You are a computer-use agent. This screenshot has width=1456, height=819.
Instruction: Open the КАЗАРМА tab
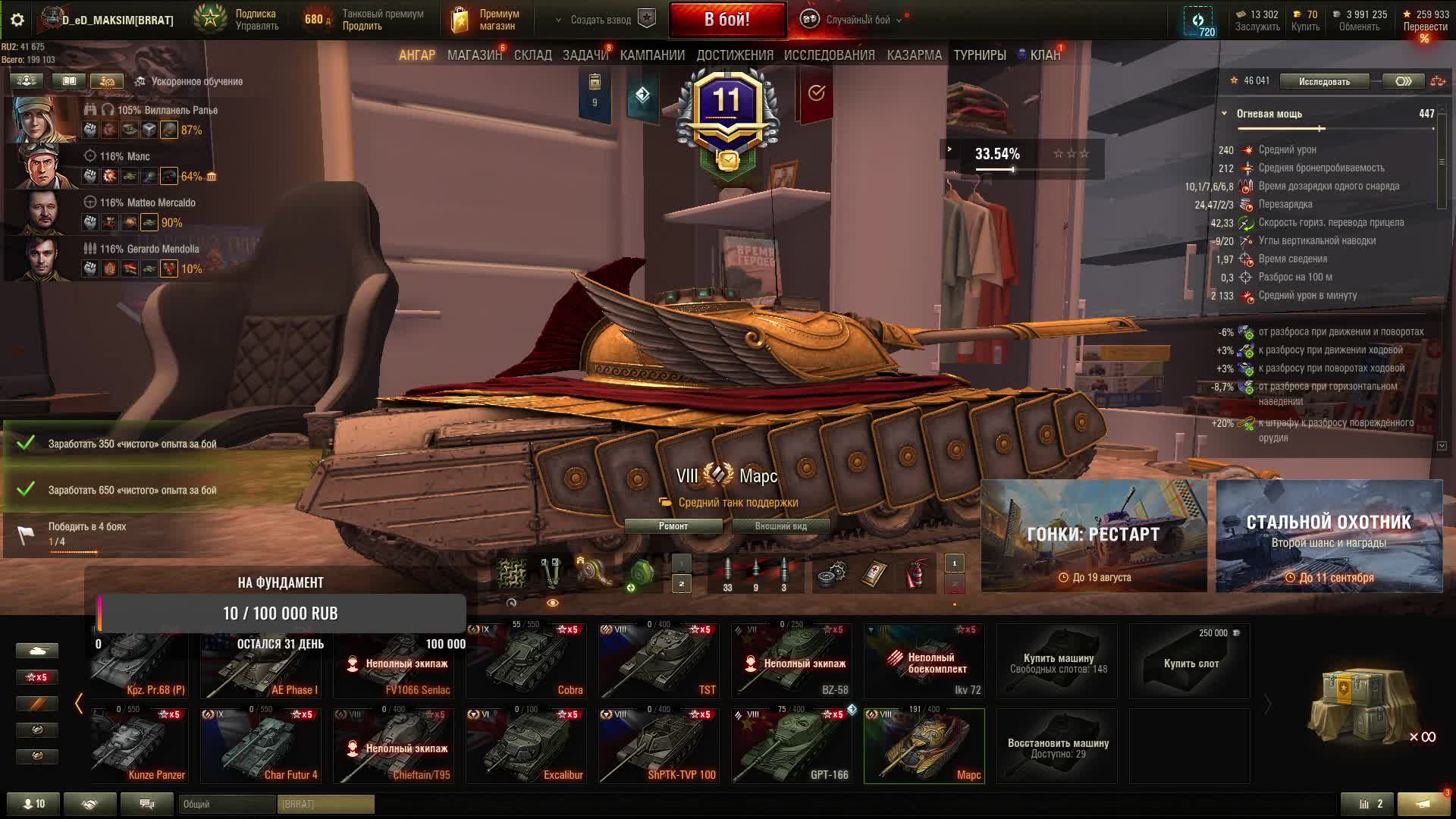(914, 55)
